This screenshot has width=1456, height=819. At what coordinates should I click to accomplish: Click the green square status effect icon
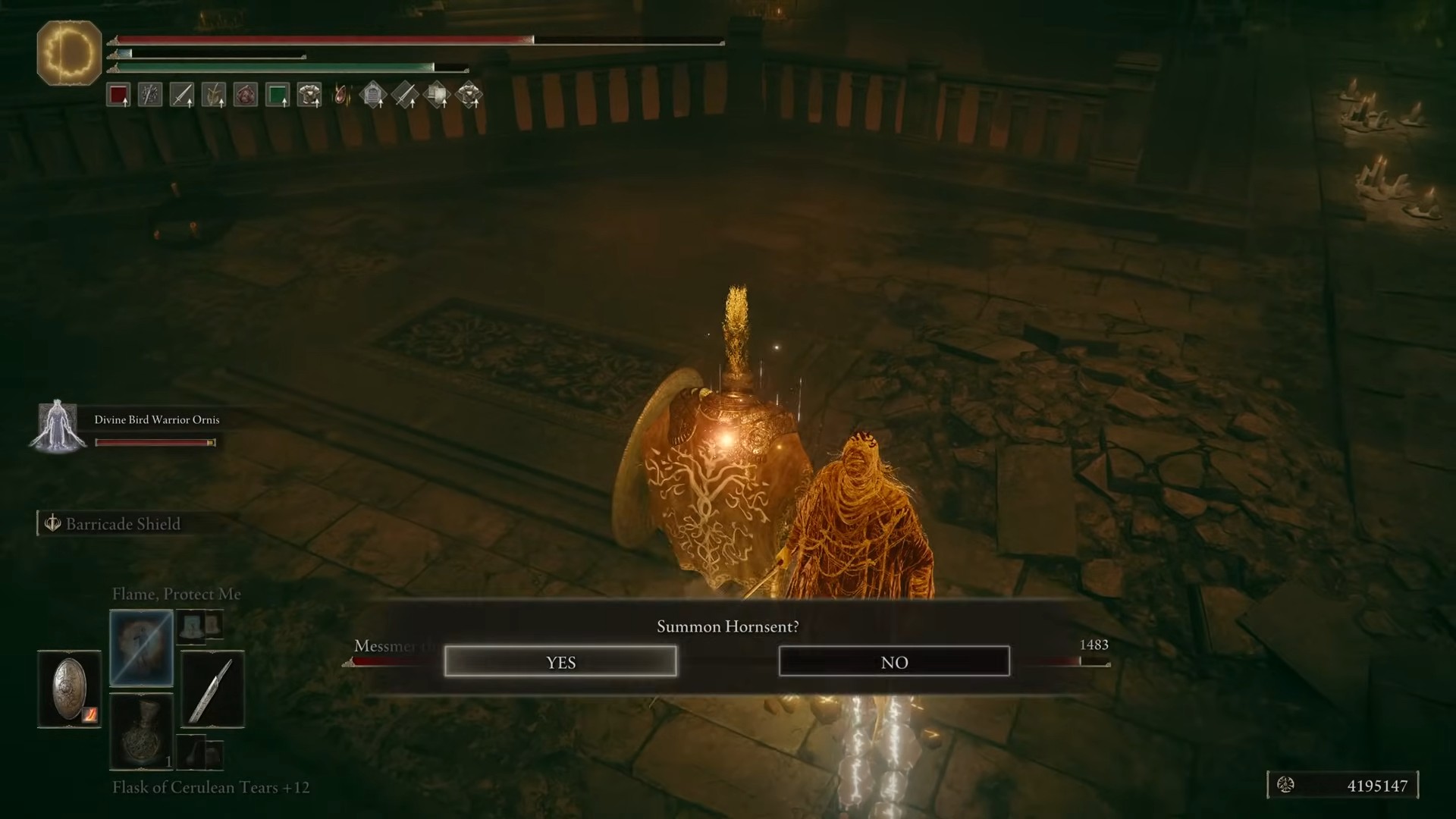pyautogui.click(x=278, y=96)
